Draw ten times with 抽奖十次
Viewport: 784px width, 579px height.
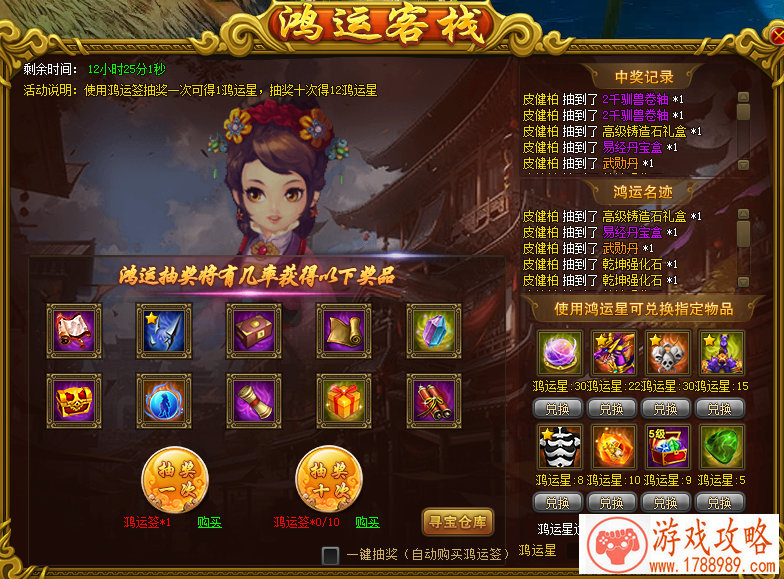tap(329, 480)
